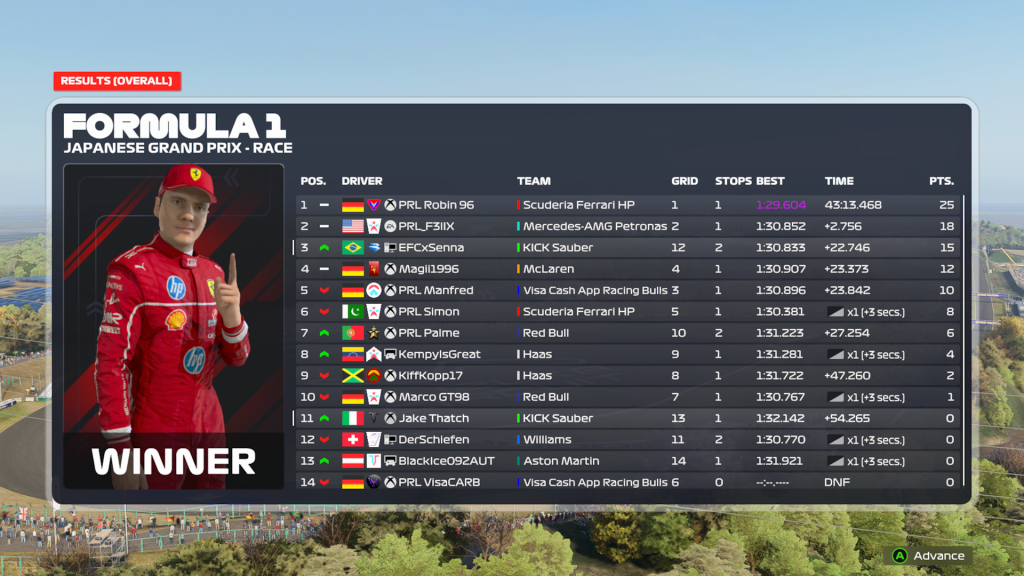Select PRL Robin 96's result row

[630, 205]
